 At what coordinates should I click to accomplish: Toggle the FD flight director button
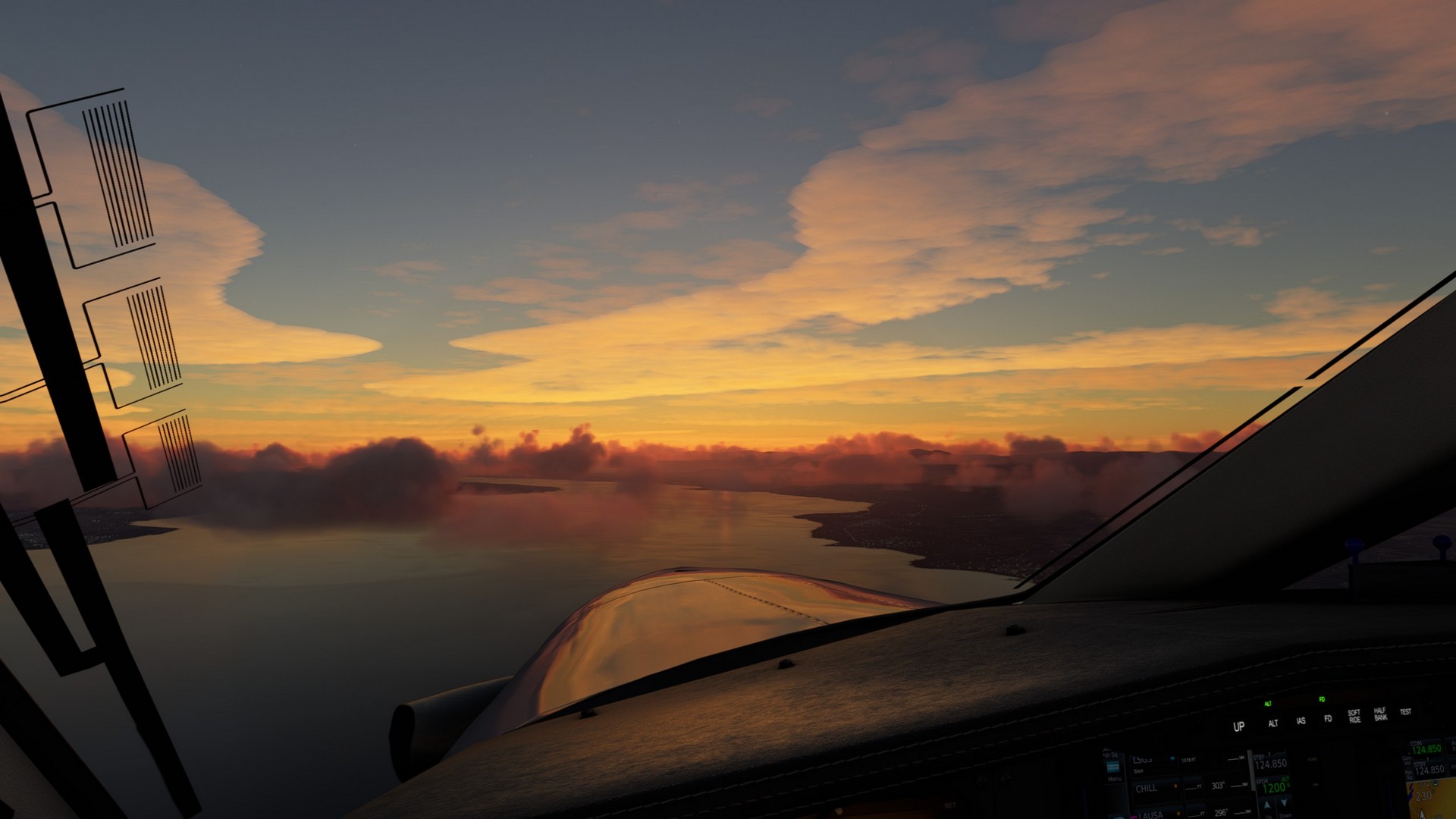click(1328, 718)
